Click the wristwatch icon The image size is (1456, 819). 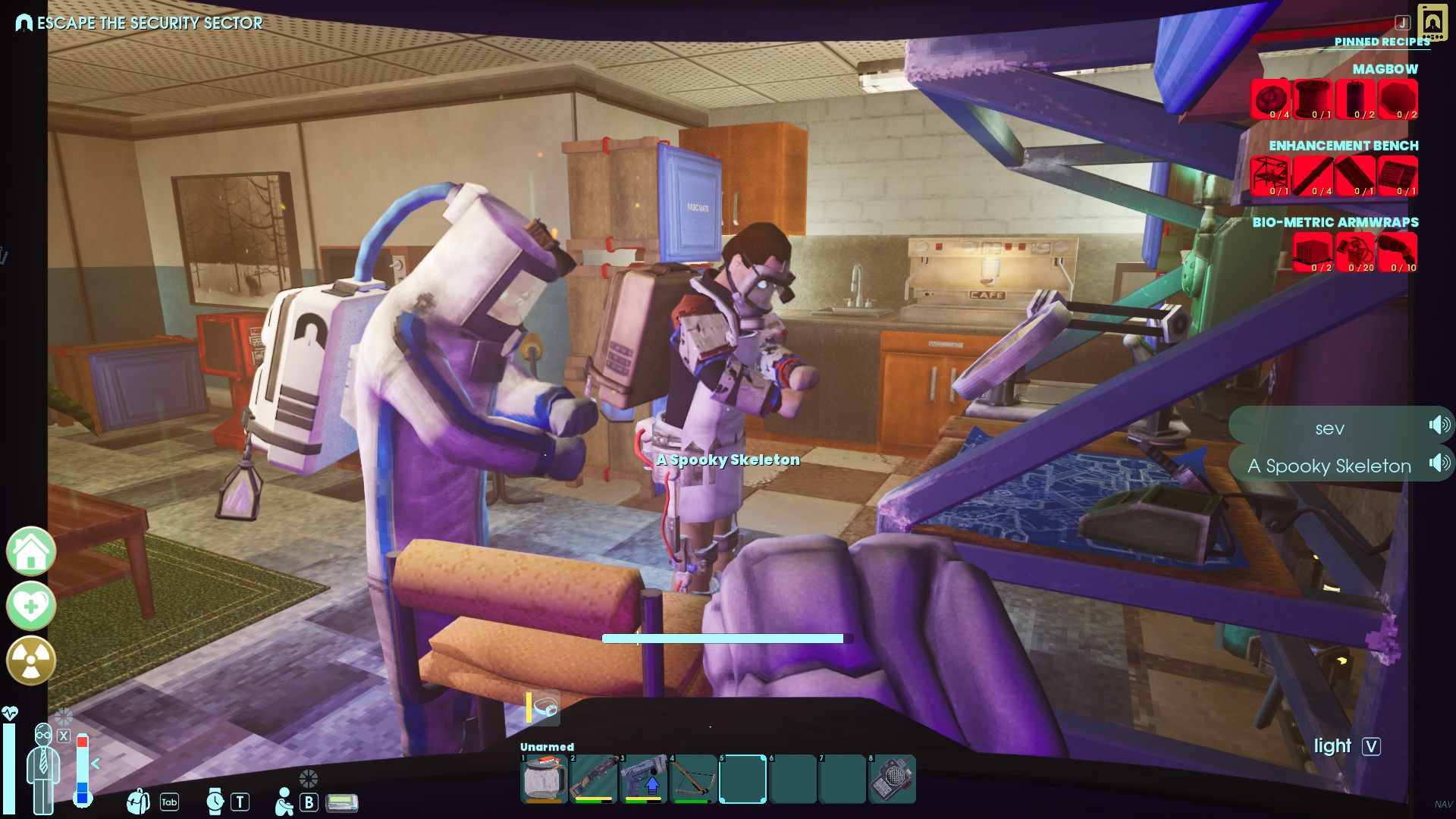(x=215, y=802)
